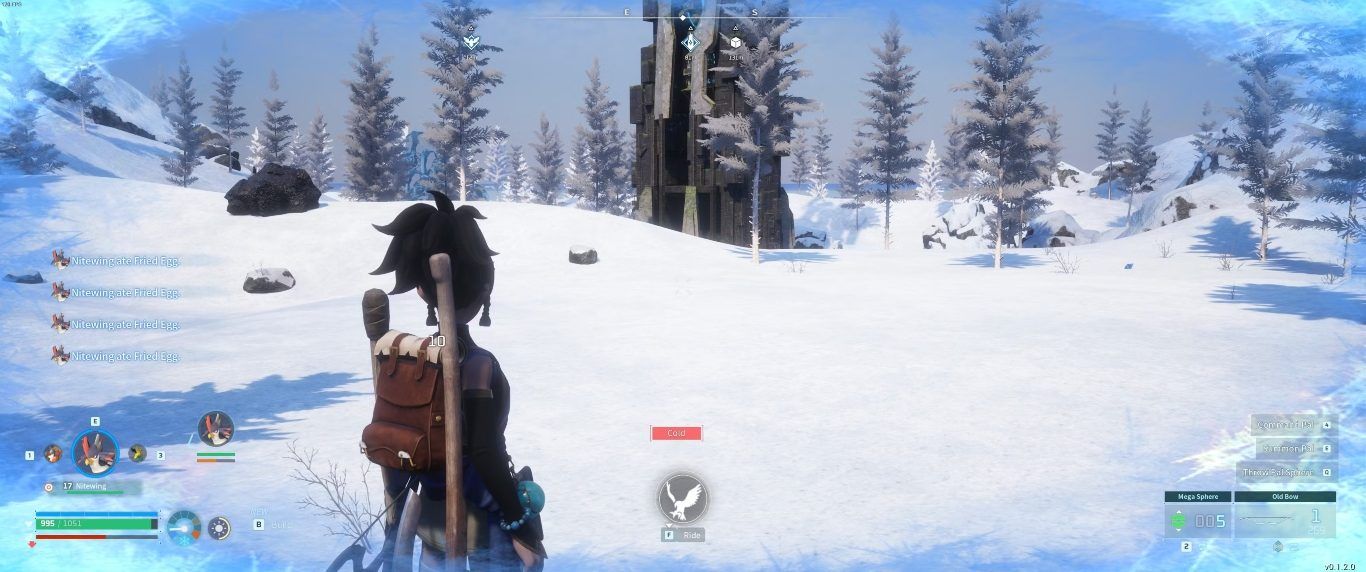This screenshot has width=1366, height=572.
Task: Switch to the yellow pal on the right
Action: pyautogui.click(x=137, y=453)
